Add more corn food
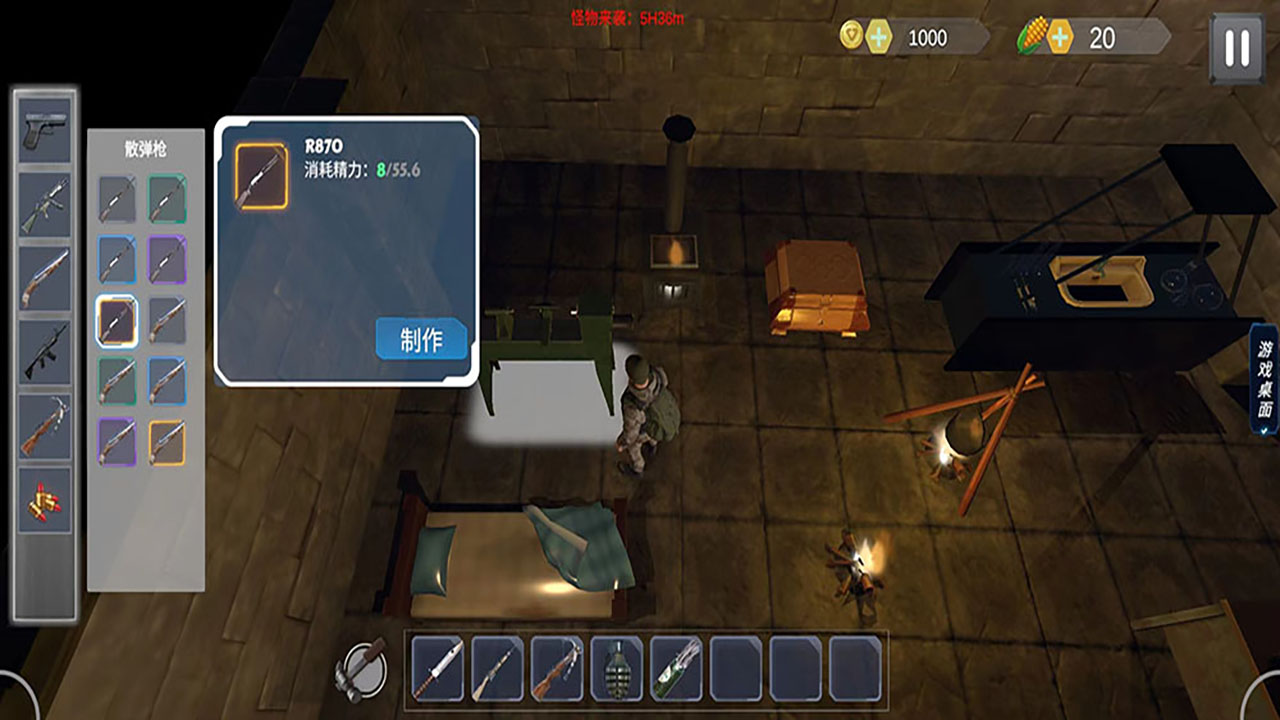 click(1059, 38)
